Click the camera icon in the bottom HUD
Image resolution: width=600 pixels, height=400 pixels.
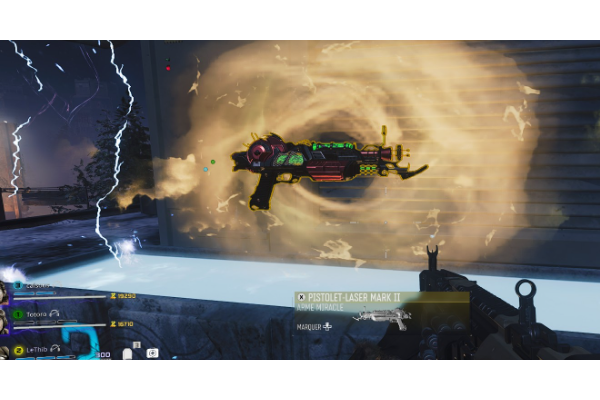click(152, 352)
